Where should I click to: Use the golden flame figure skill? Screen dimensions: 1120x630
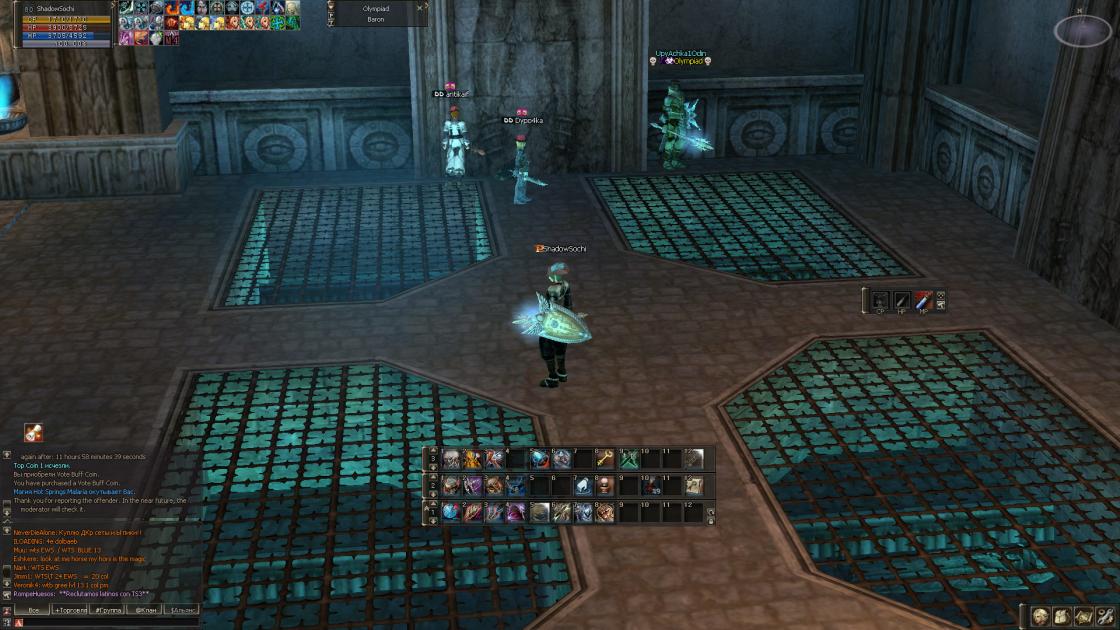[x=472, y=458]
